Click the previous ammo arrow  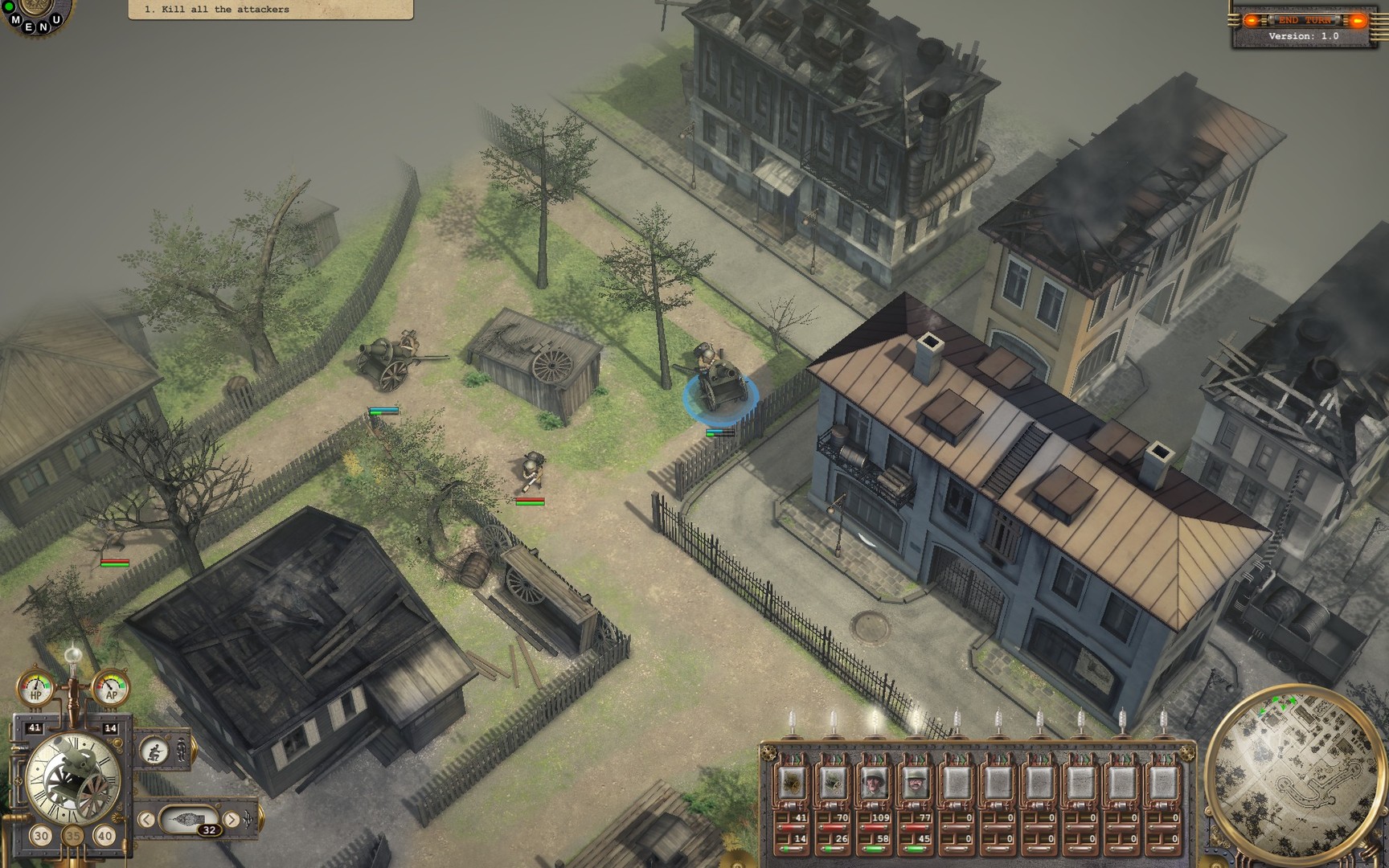click(146, 819)
